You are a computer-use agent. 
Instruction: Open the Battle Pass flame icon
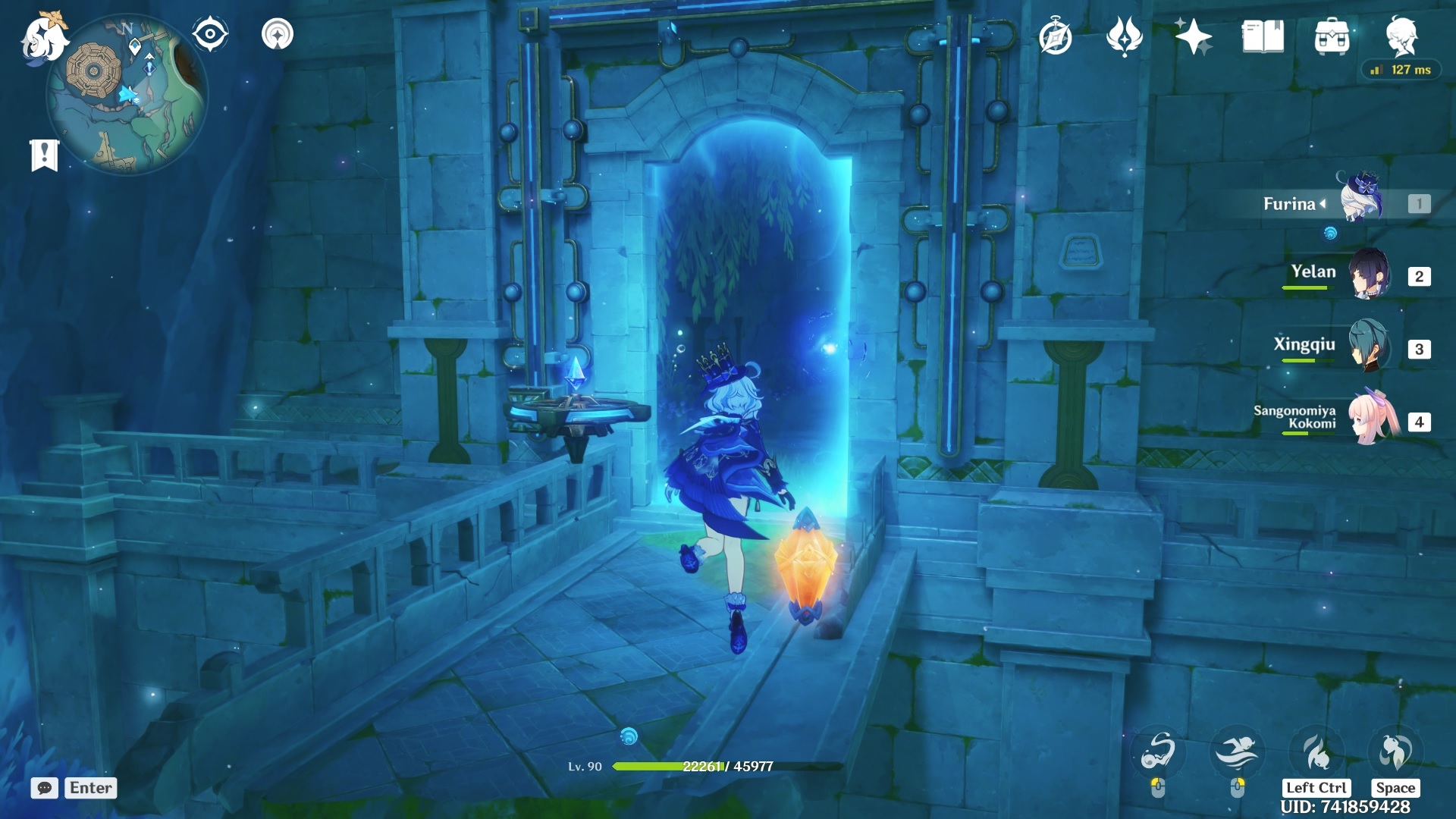tap(1125, 36)
